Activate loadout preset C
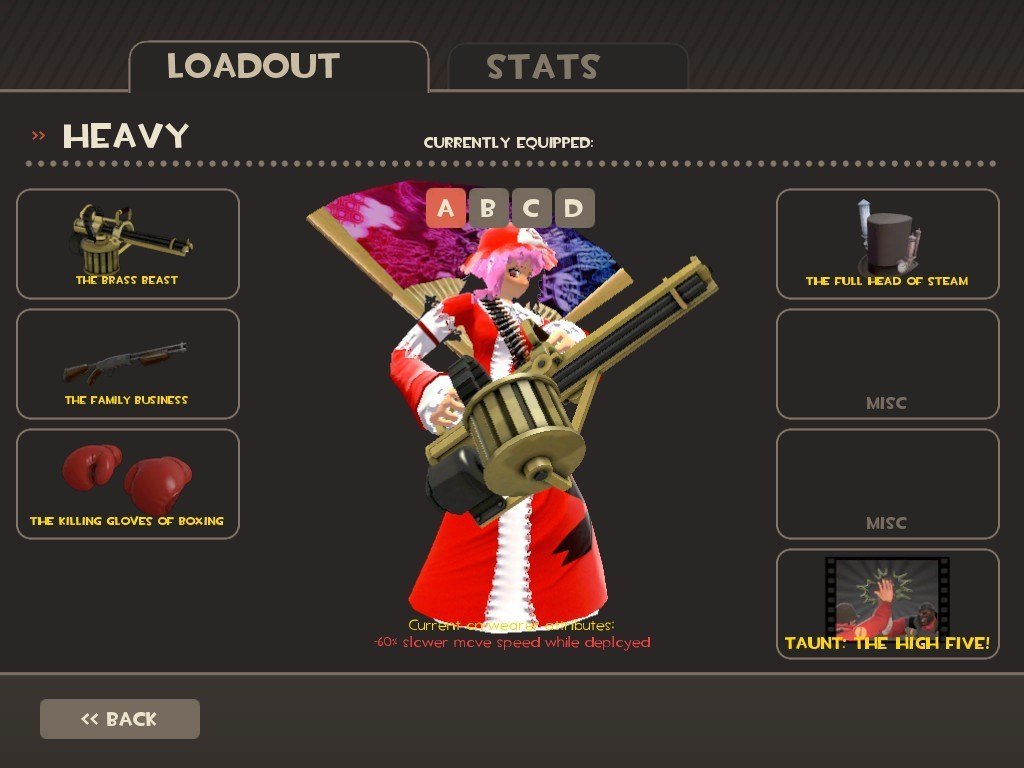1024x768 pixels. pos(531,208)
